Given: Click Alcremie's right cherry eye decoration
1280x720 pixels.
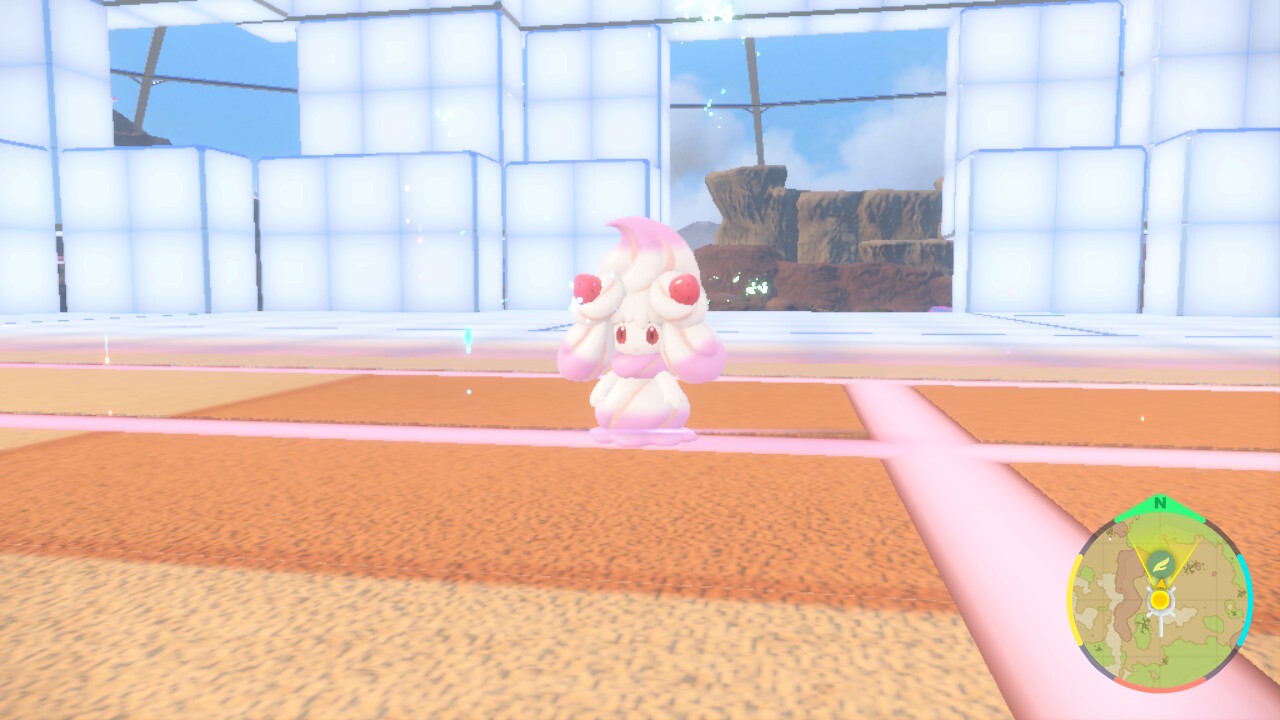Looking at the screenshot, I should [683, 287].
